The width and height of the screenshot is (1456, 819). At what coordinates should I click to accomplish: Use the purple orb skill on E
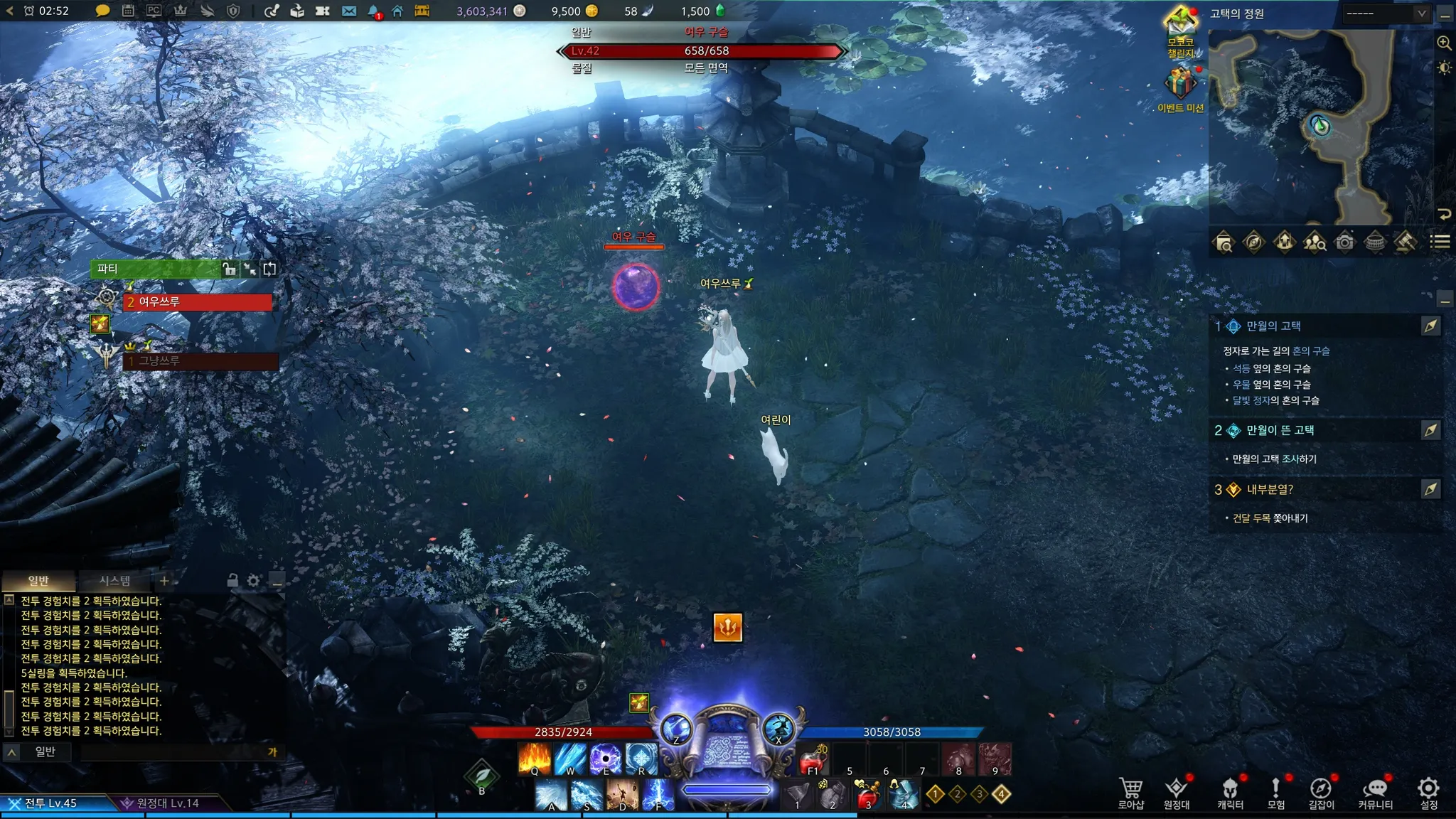pos(606,758)
